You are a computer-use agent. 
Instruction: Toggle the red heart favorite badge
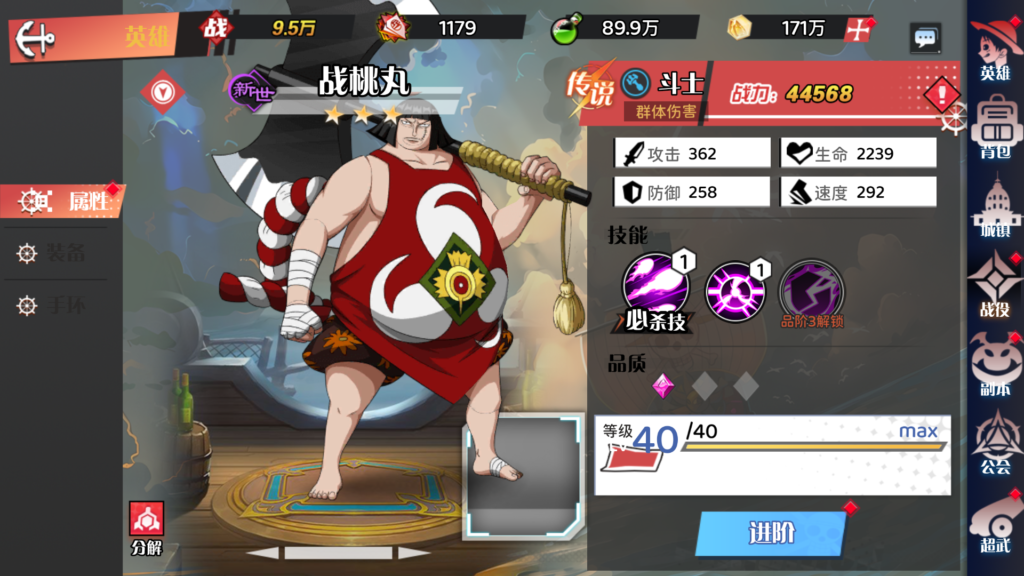161,91
